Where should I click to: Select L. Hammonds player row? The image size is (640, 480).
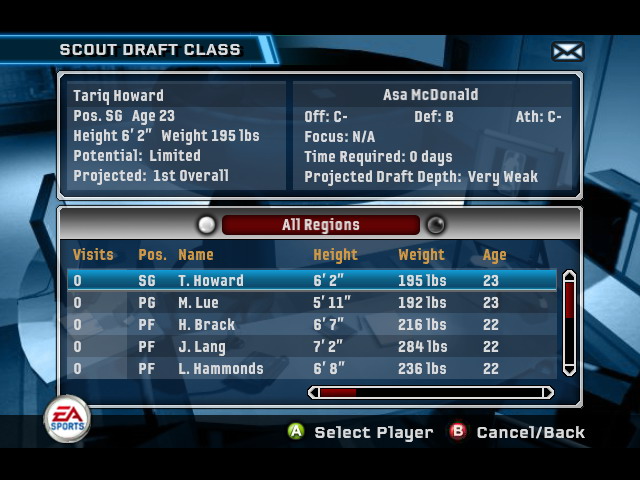311,369
